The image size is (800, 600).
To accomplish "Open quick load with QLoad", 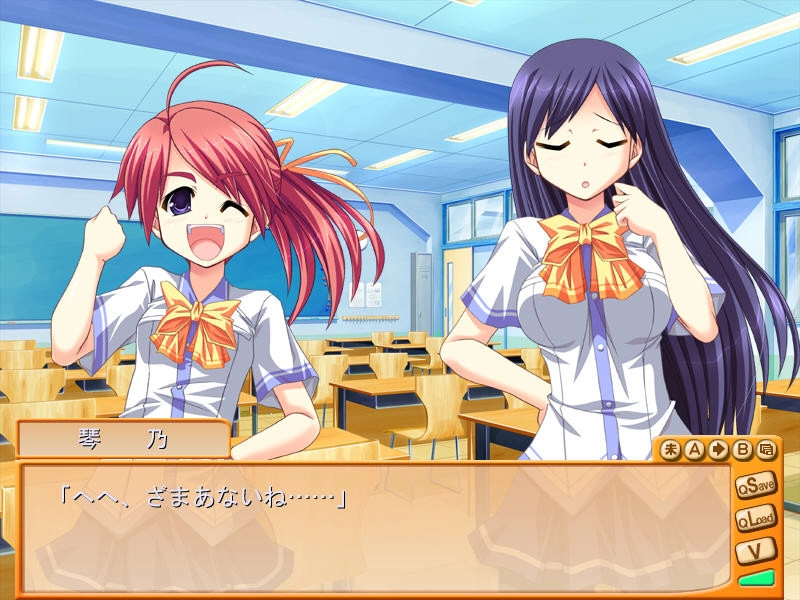I will (x=756, y=520).
